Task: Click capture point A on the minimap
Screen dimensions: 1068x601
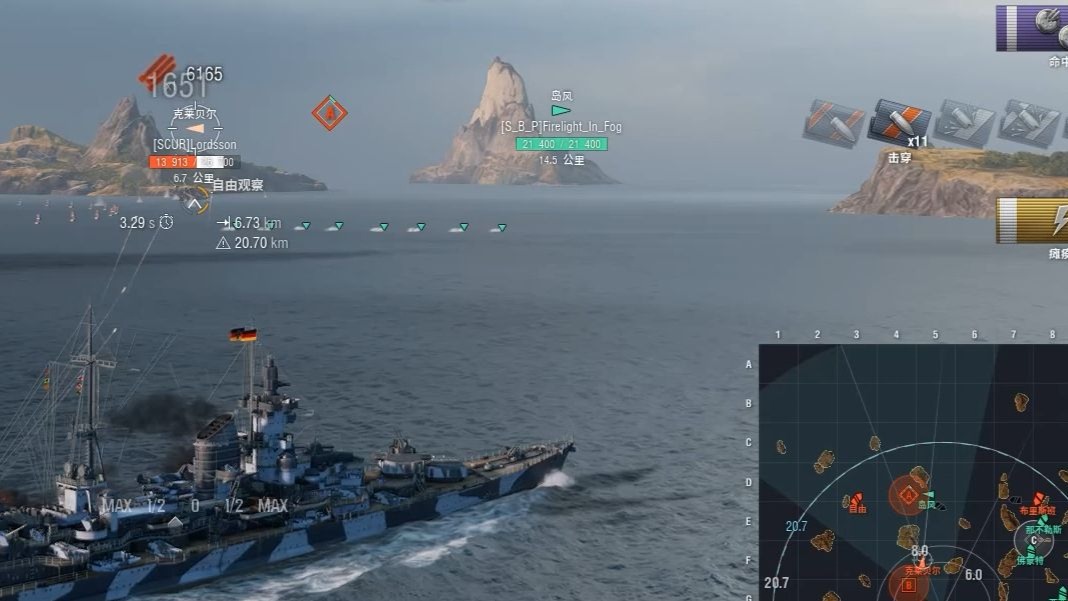Action: (908, 494)
